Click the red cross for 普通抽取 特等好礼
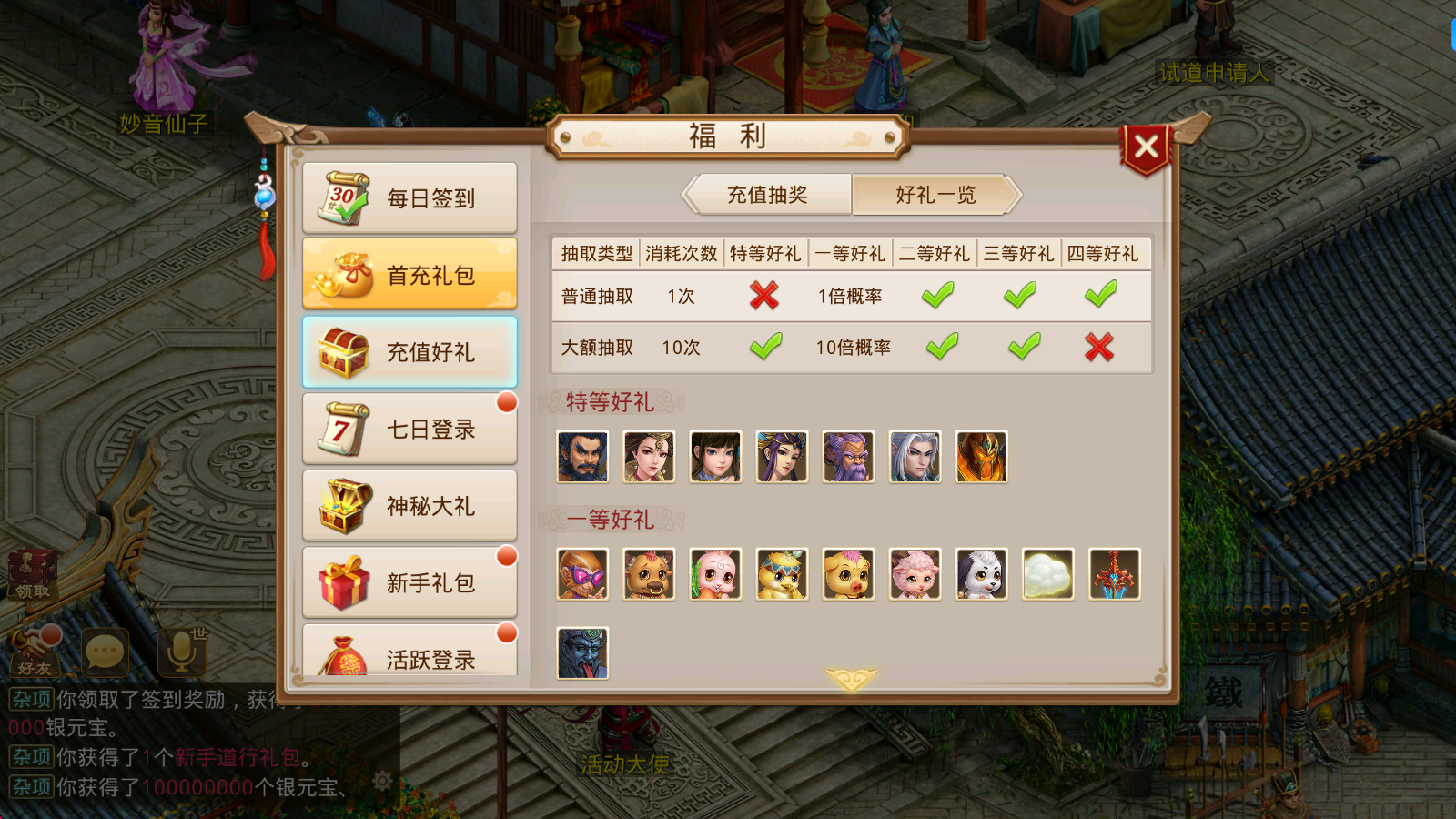 (x=764, y=296)
